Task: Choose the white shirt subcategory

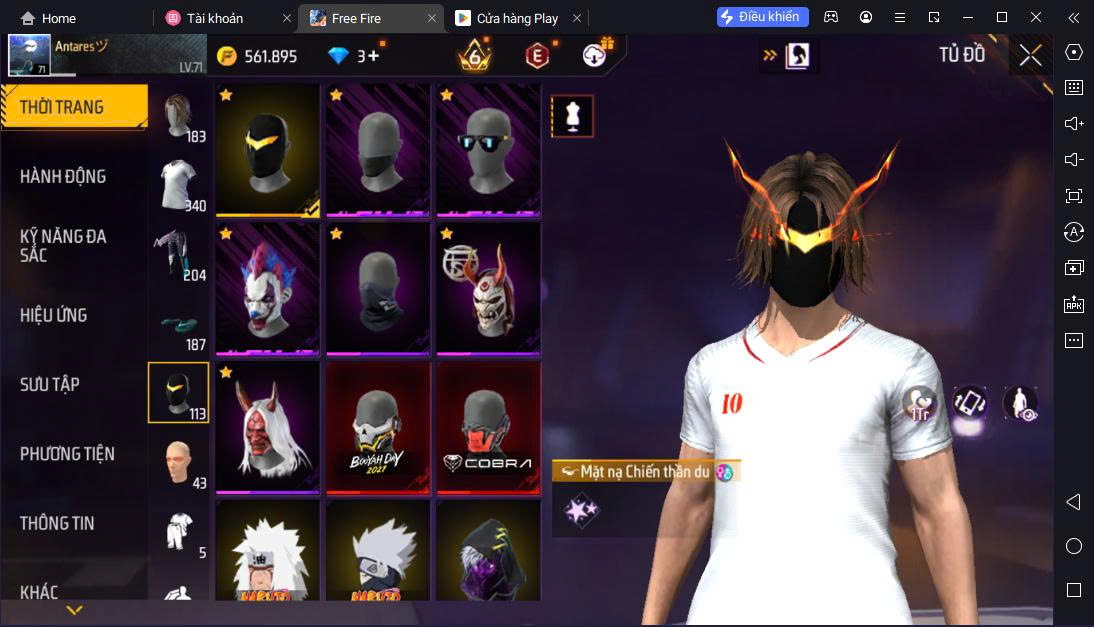Action: tap(179, 187)
